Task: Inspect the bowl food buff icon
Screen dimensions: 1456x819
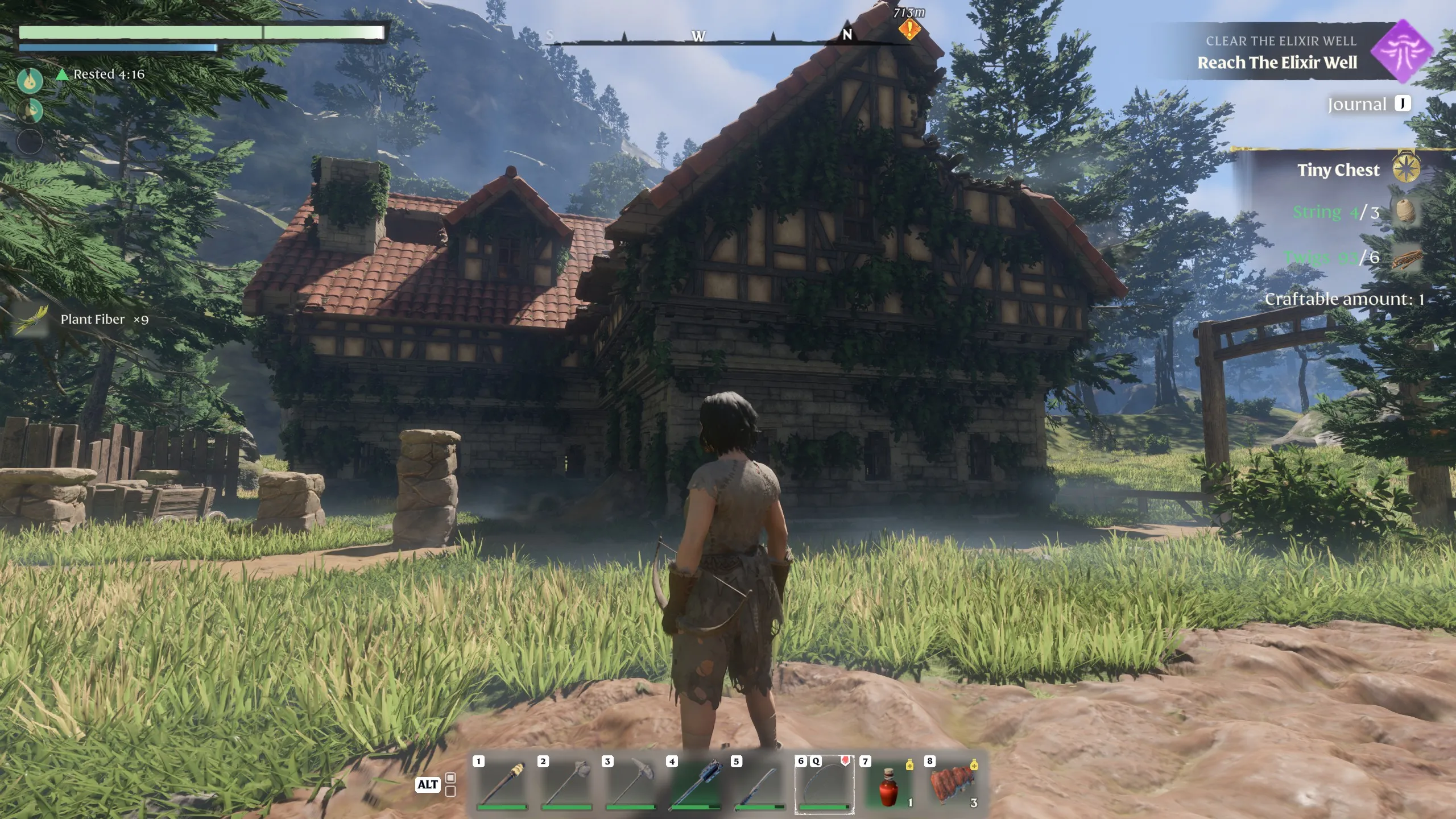Action: click(30, 110)
